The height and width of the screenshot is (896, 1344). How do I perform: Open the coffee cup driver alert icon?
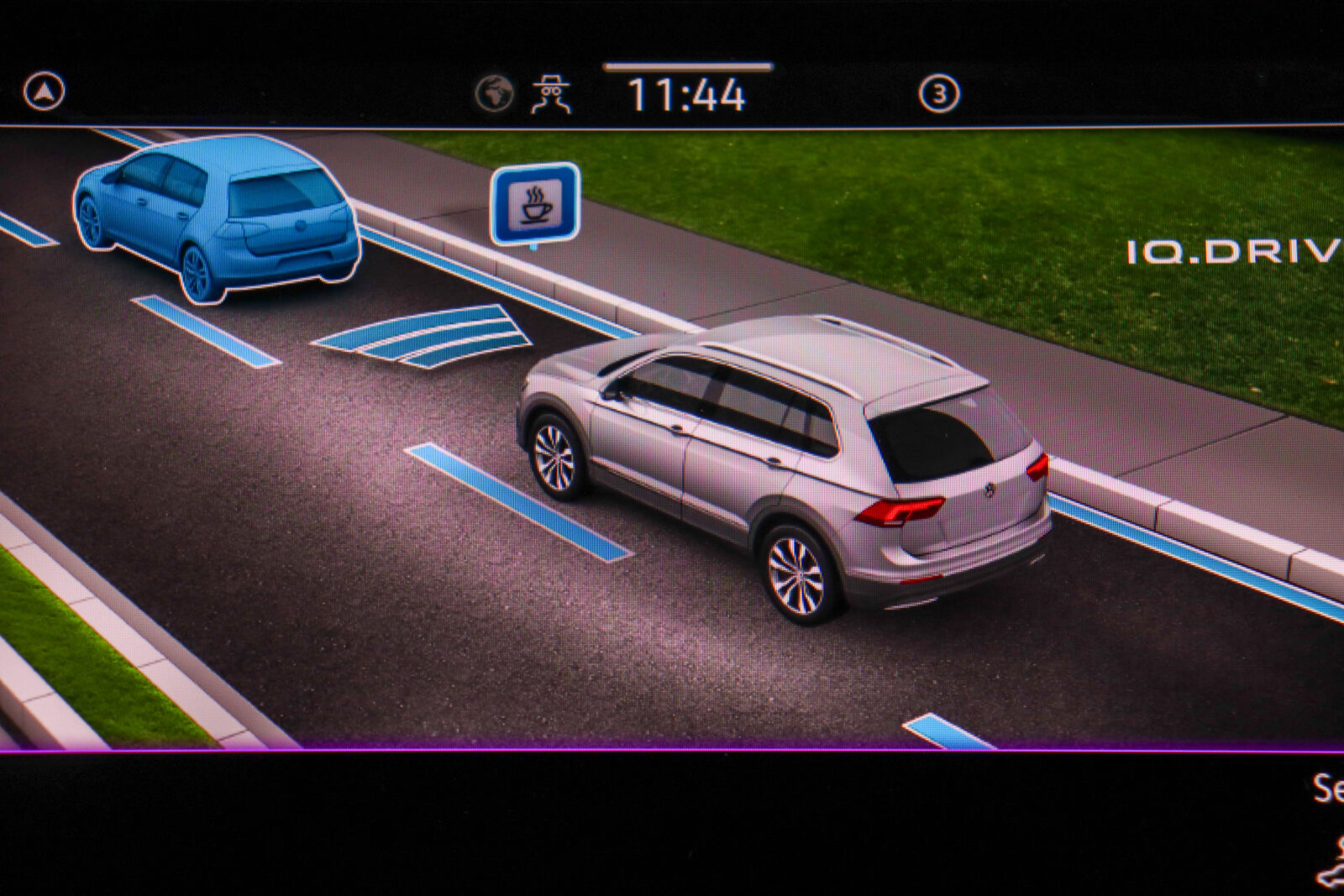pos(535,204)
